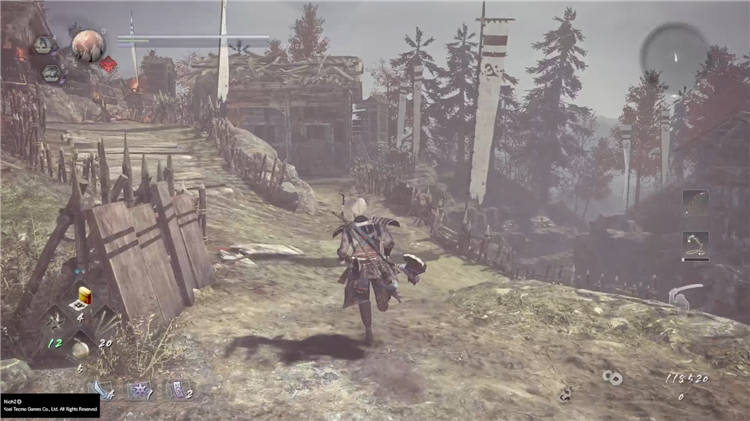The width and height of the screenshot is (750, 421).
Task: Select the purple talisman quick-slot
Action: pos(176,390)
